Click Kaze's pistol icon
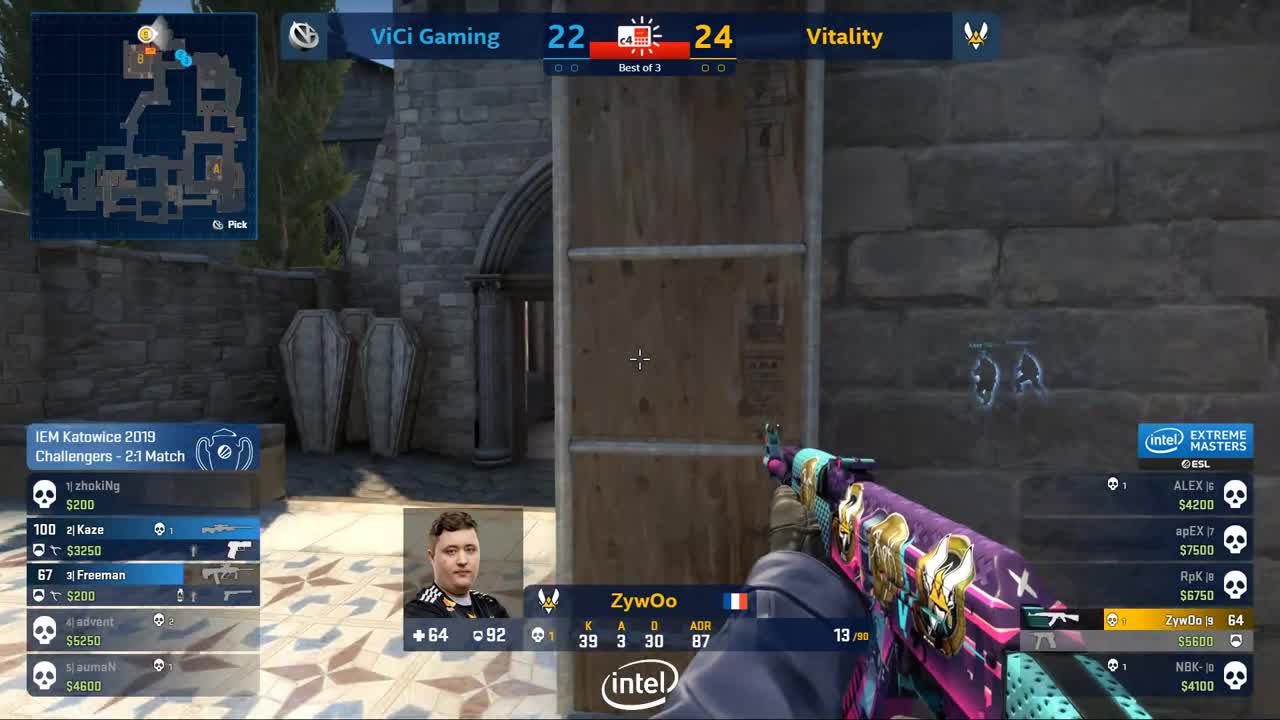This screenshot has height=720, width=1280. 238,548
